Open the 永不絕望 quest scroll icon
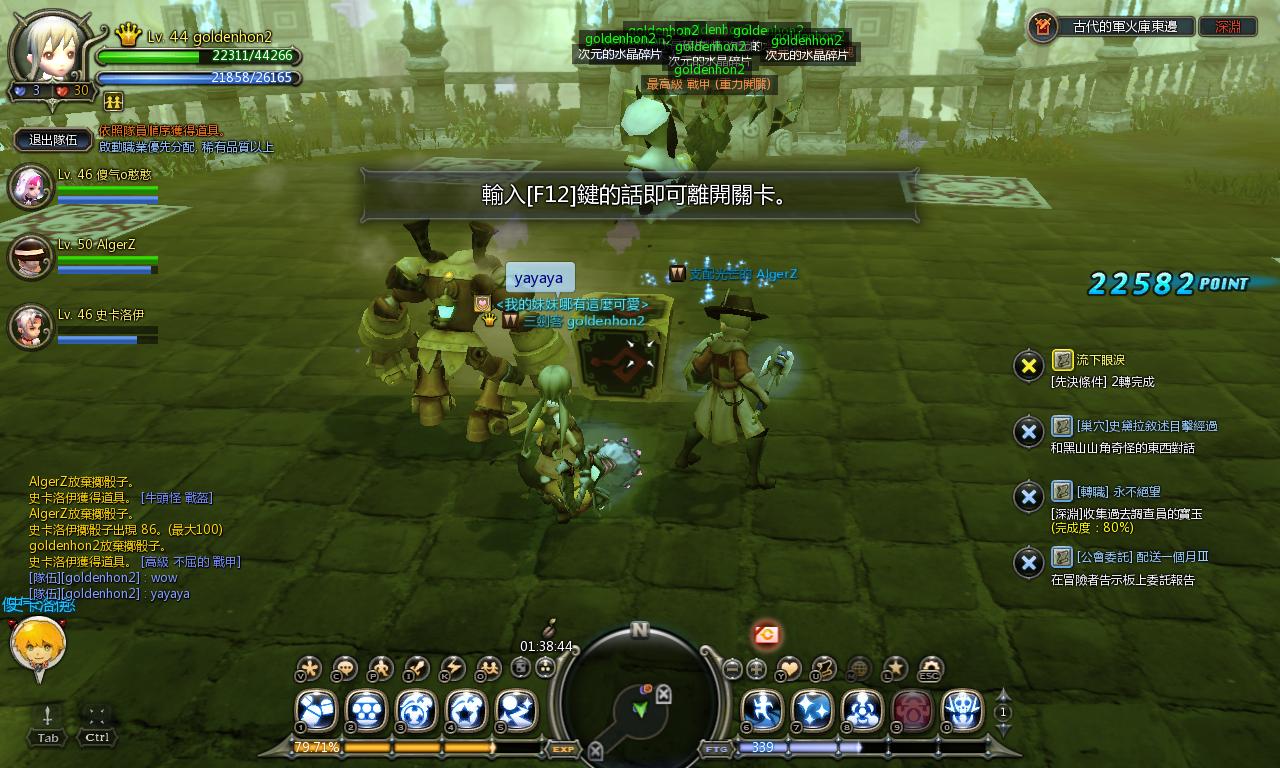1280x768 pixels. pyautogui.click(x=1062, y=491)
